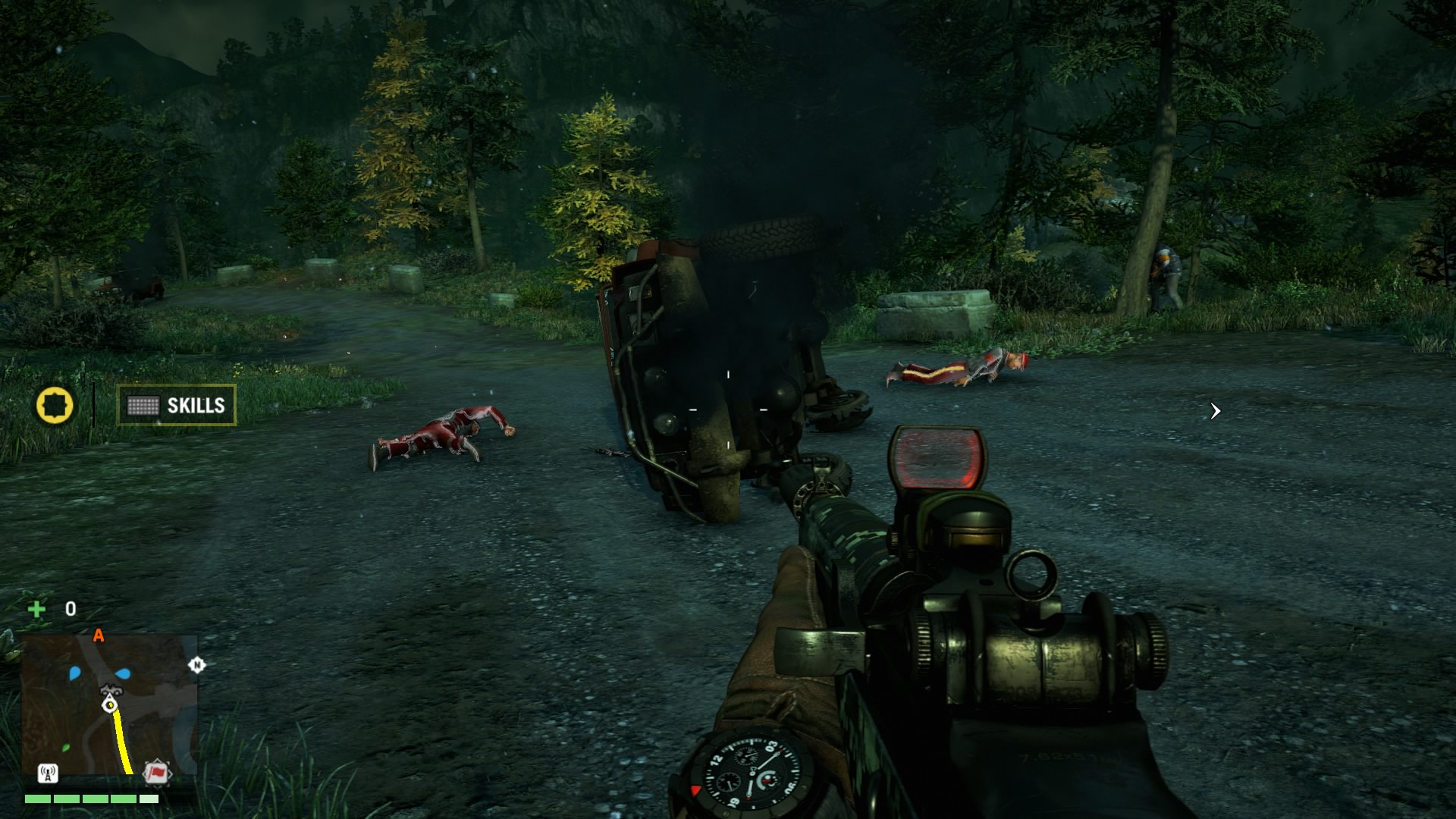Select the green healing syringe cross icon
The width and height of the screenshot is (1456, 819).
tap(36, 609)
